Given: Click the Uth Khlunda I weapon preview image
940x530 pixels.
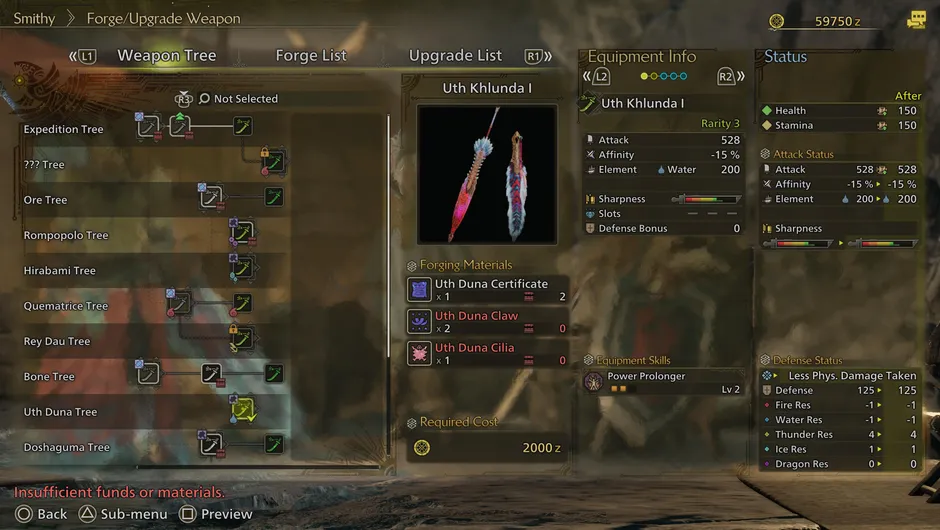Looking at the screenshot, I should pyautogui.click(x=487, y=173).
